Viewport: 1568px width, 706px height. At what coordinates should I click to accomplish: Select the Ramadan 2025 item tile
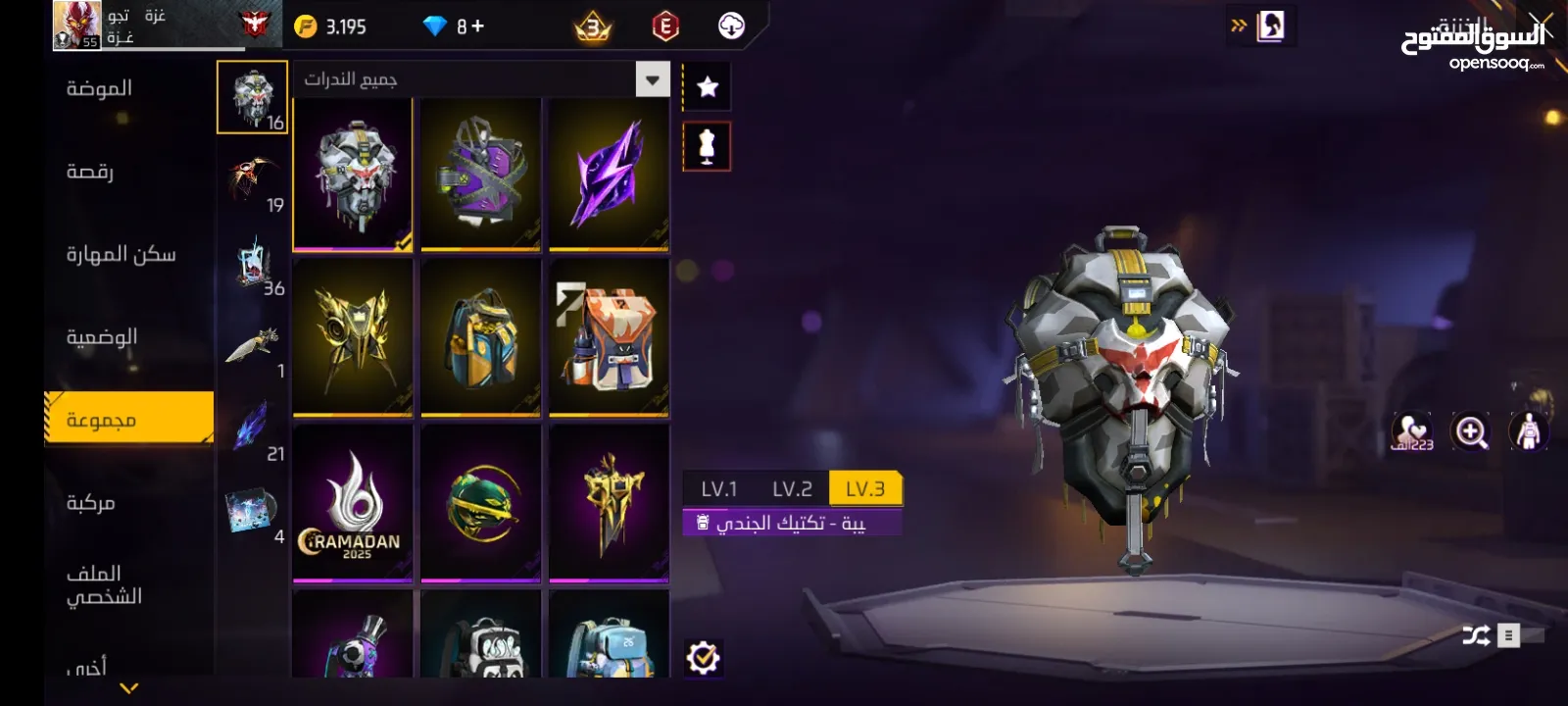pyautogui.click(x=353, y=503)
